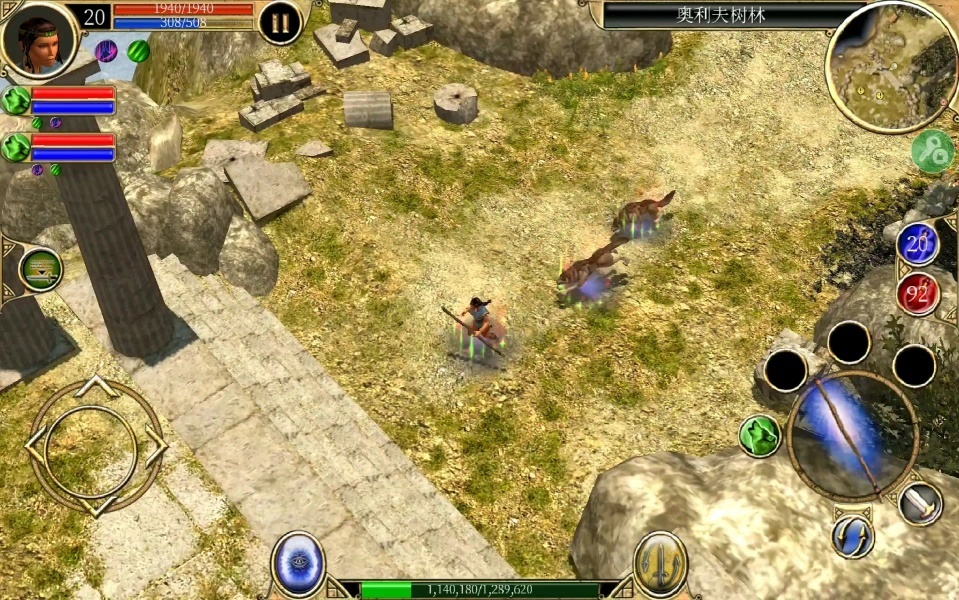Drink the blue energy potion
This screenshot has height=600, width=959.
pyautogui.click(x=917, y=245)
